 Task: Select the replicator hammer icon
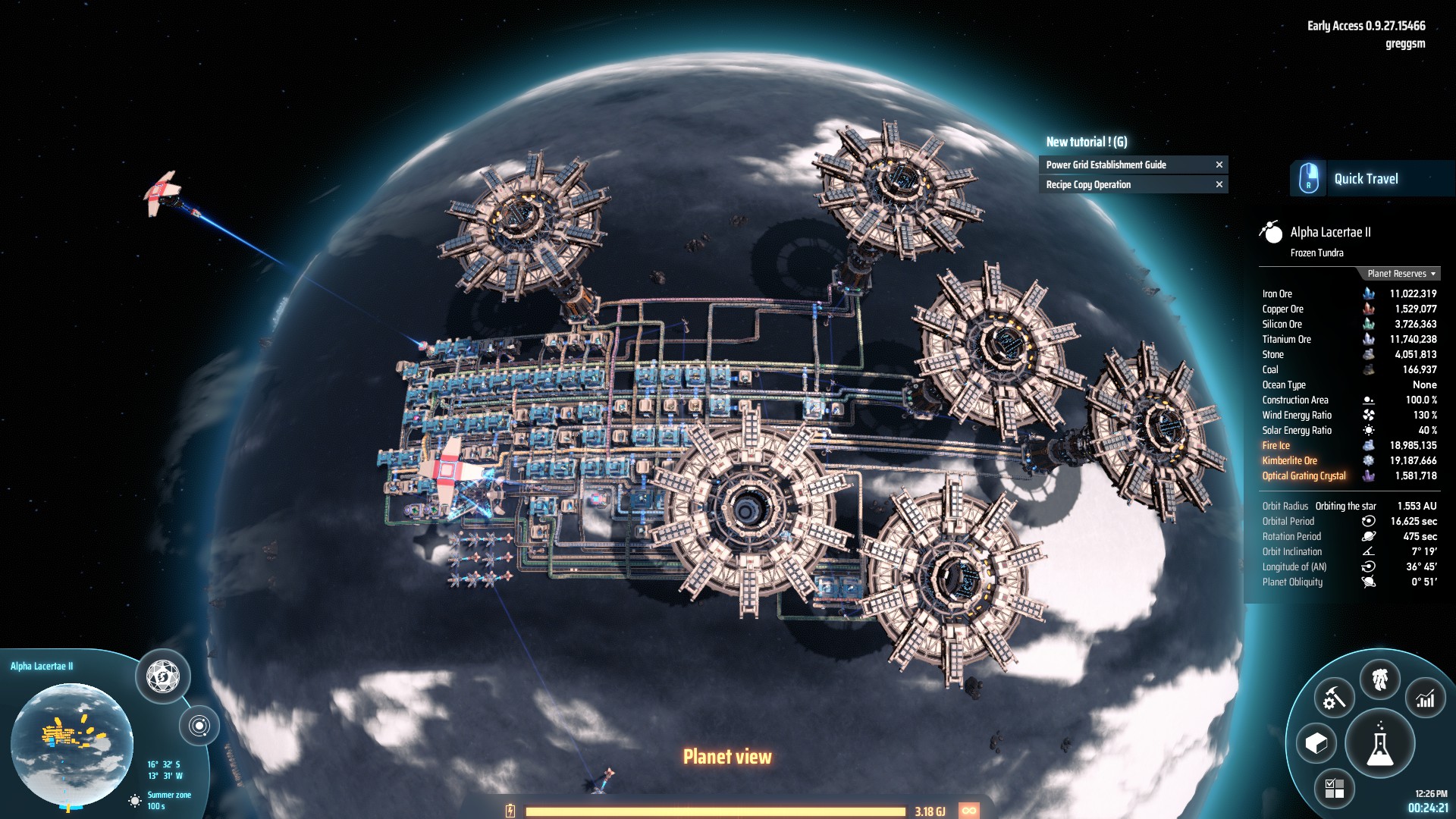pos(1334,697)
